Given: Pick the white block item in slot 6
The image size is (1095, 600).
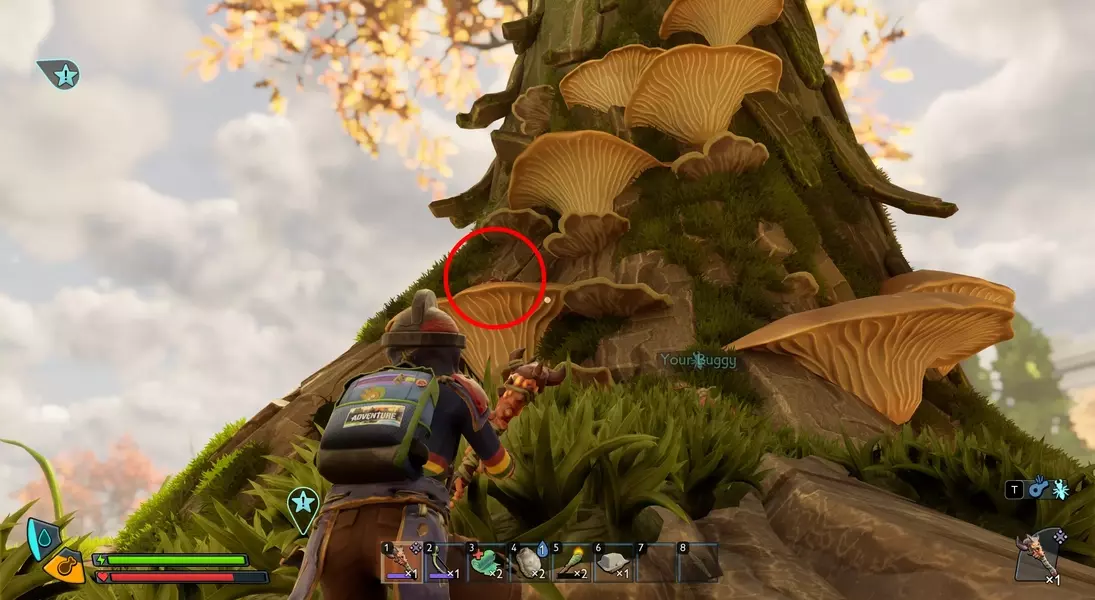Looking at the screenshot, I should (x=612, y=562).
